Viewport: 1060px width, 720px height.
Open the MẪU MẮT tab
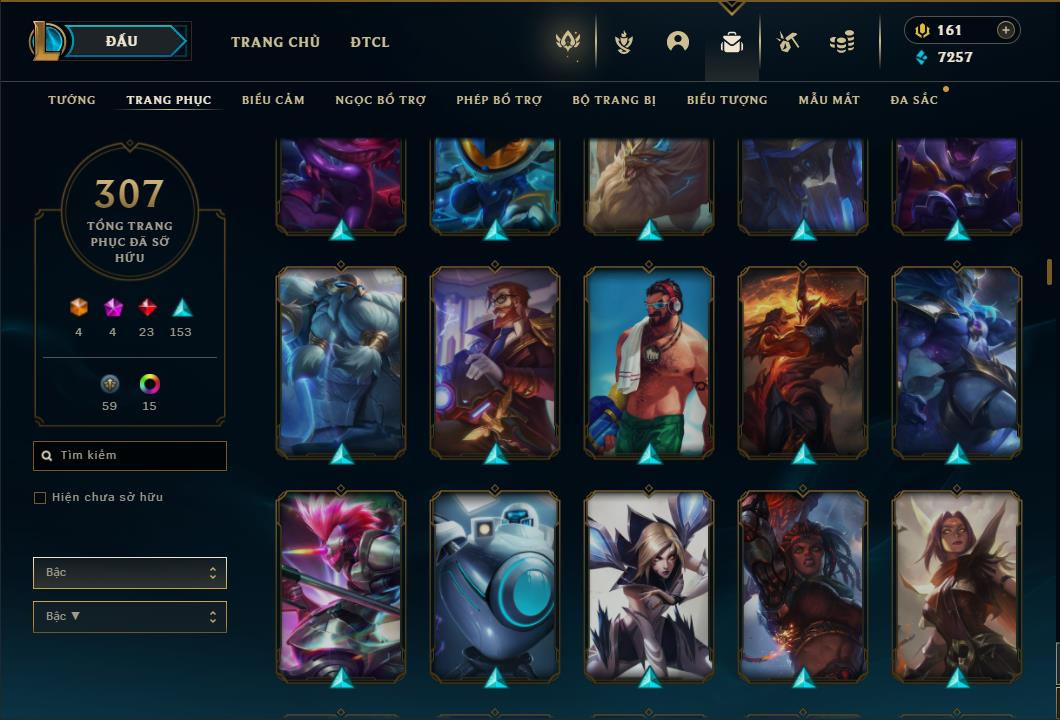click(829, 100)
